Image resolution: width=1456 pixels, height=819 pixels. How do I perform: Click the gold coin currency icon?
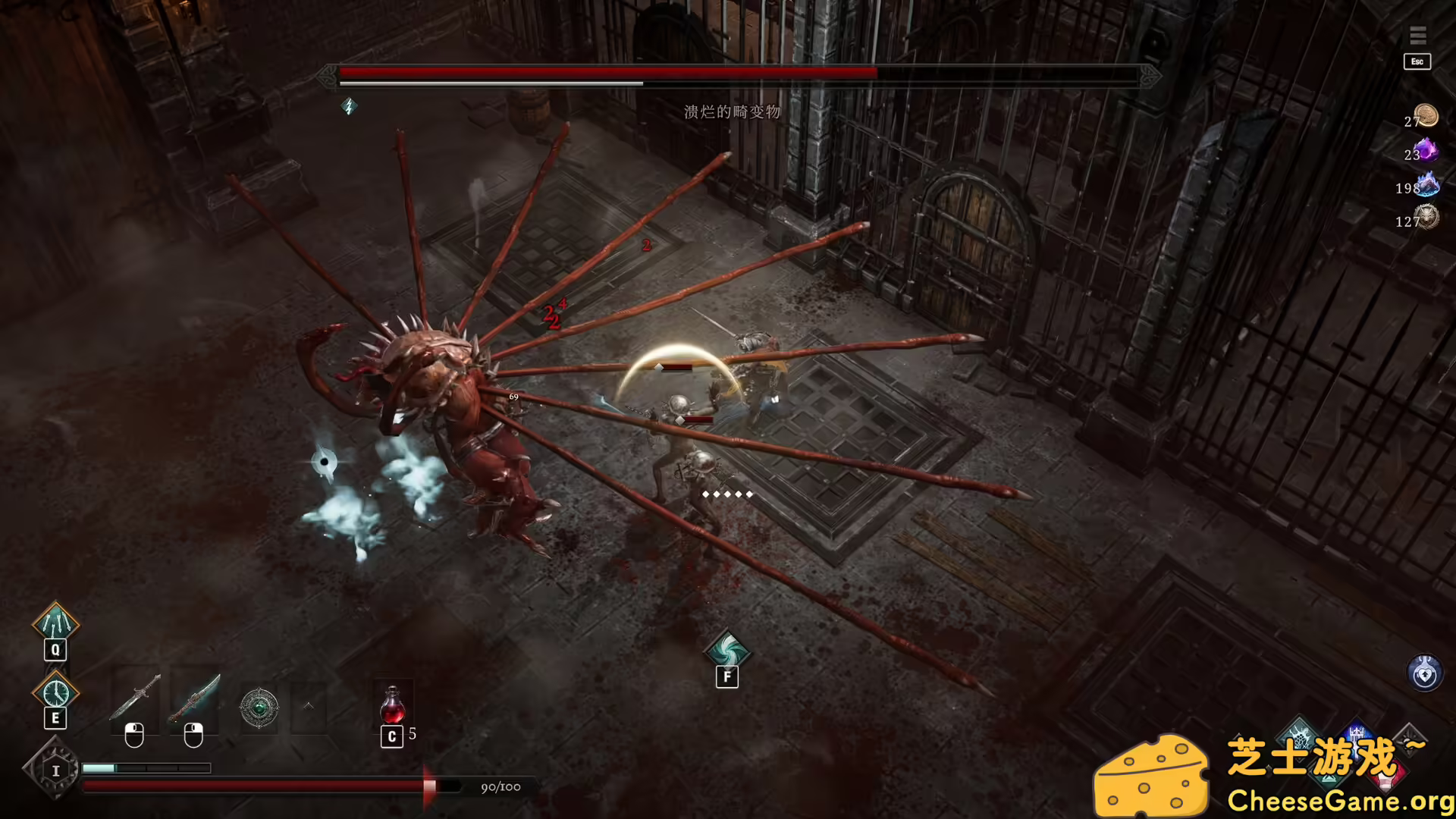(1426, 116)
